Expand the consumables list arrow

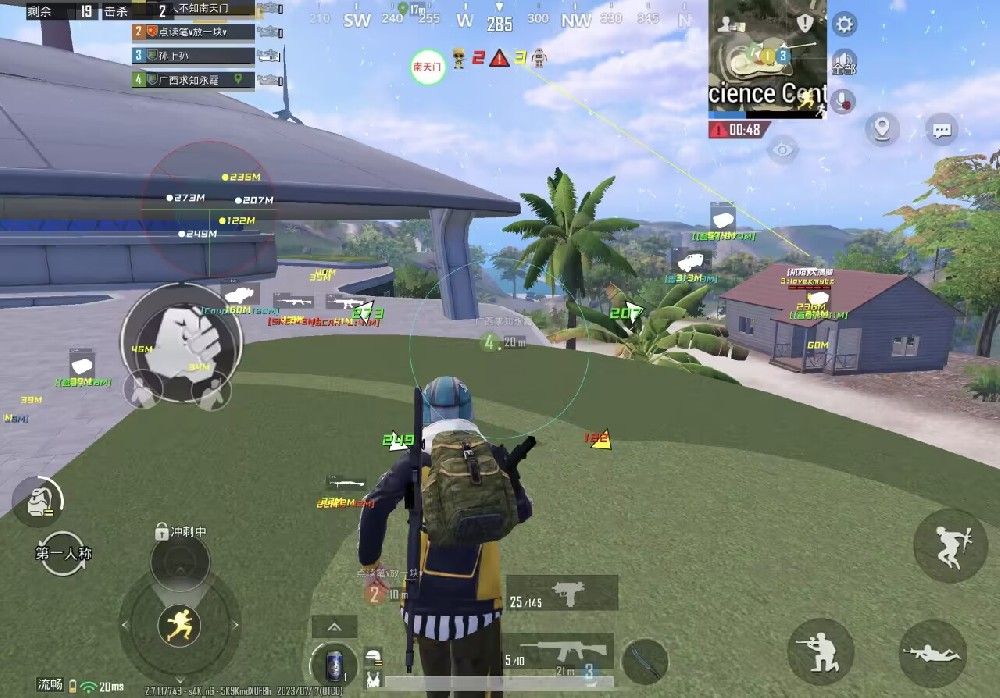[334, 627]
